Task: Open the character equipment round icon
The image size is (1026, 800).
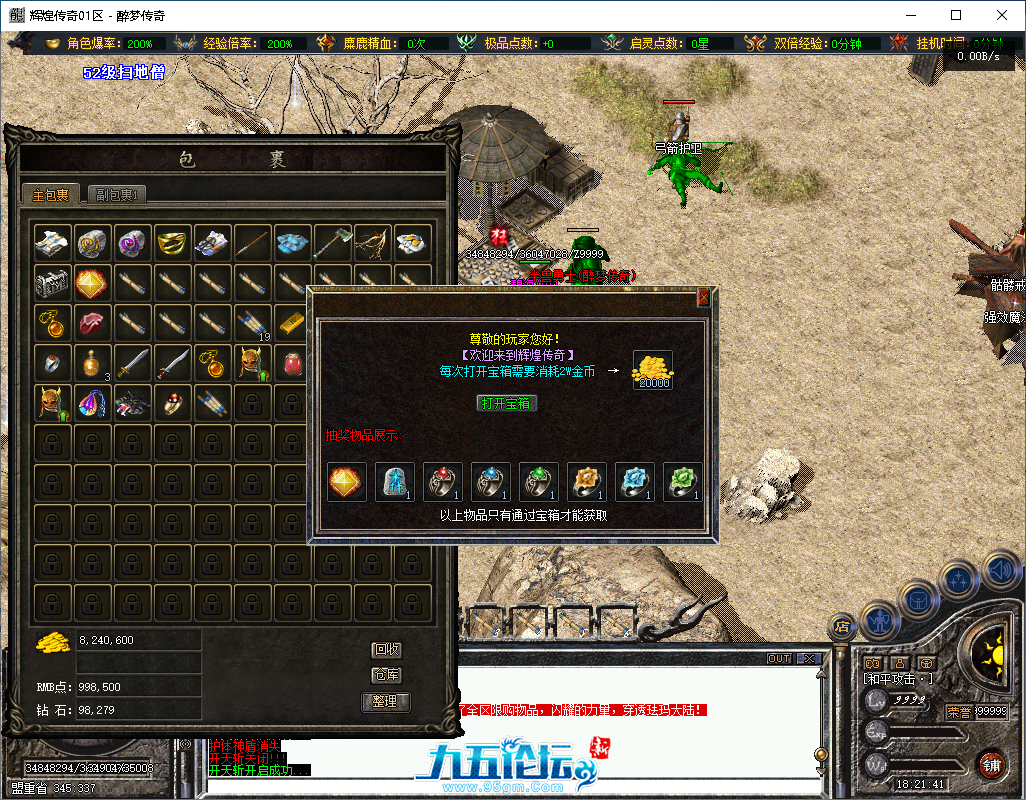Action: point(878,620)
